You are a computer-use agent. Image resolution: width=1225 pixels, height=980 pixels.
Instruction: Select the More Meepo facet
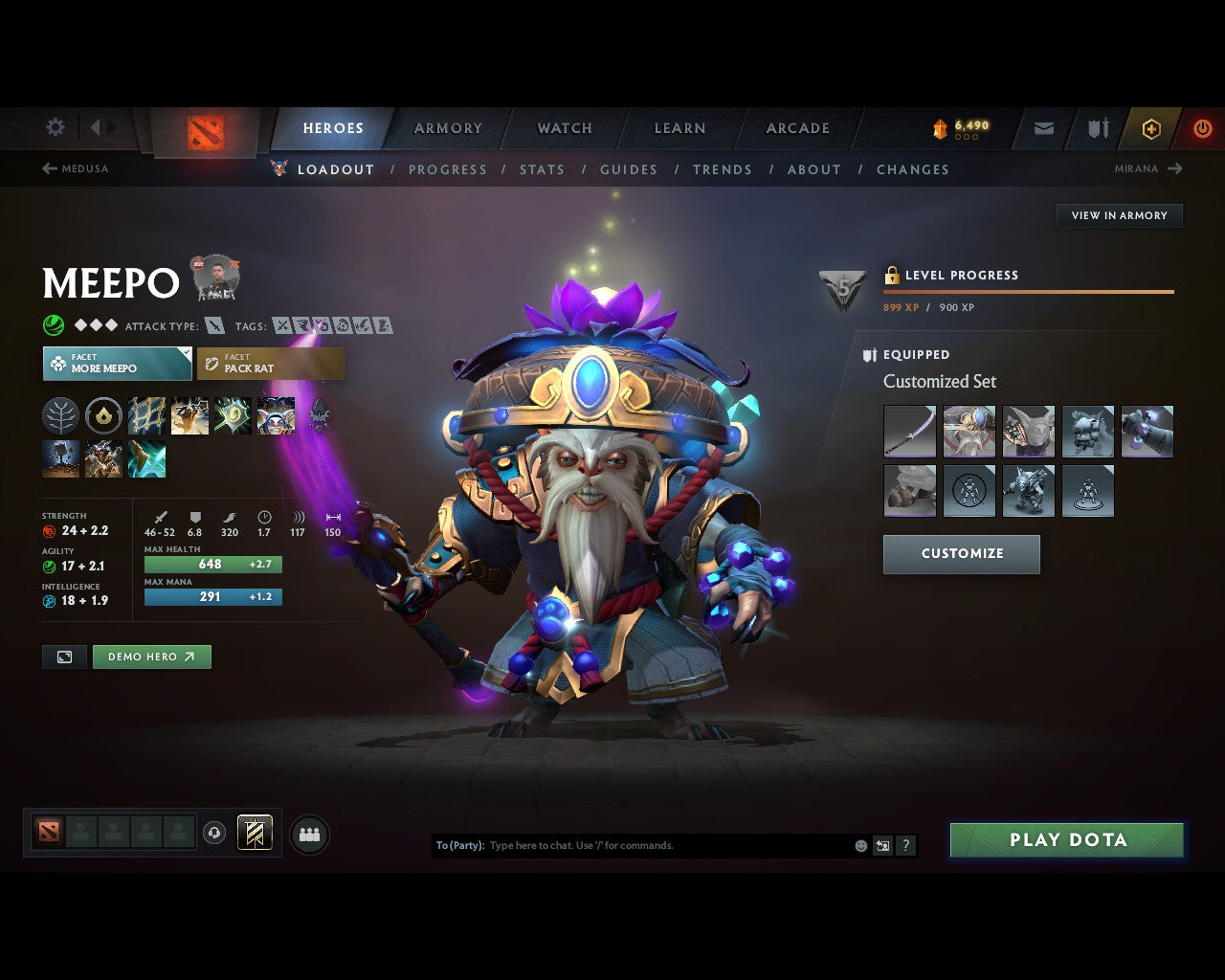[x=117, y=364]
